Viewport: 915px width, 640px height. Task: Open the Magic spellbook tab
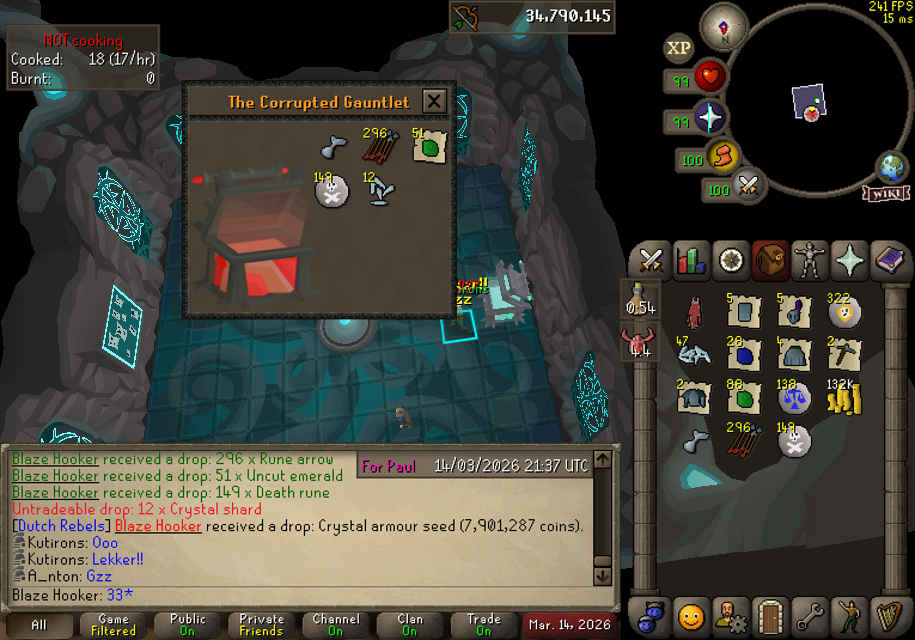888,260
